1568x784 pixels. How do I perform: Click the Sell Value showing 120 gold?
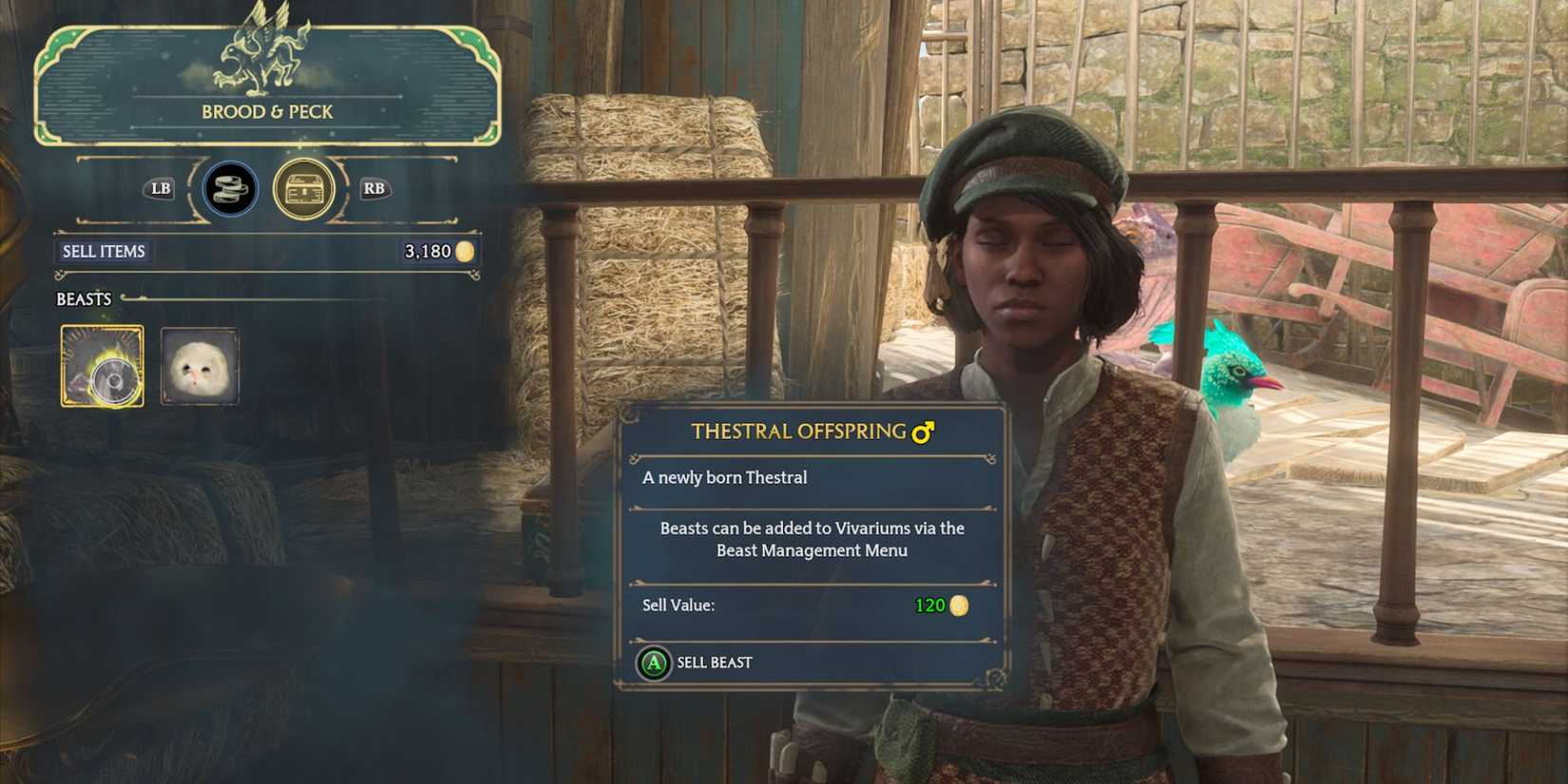click(927, 604)
